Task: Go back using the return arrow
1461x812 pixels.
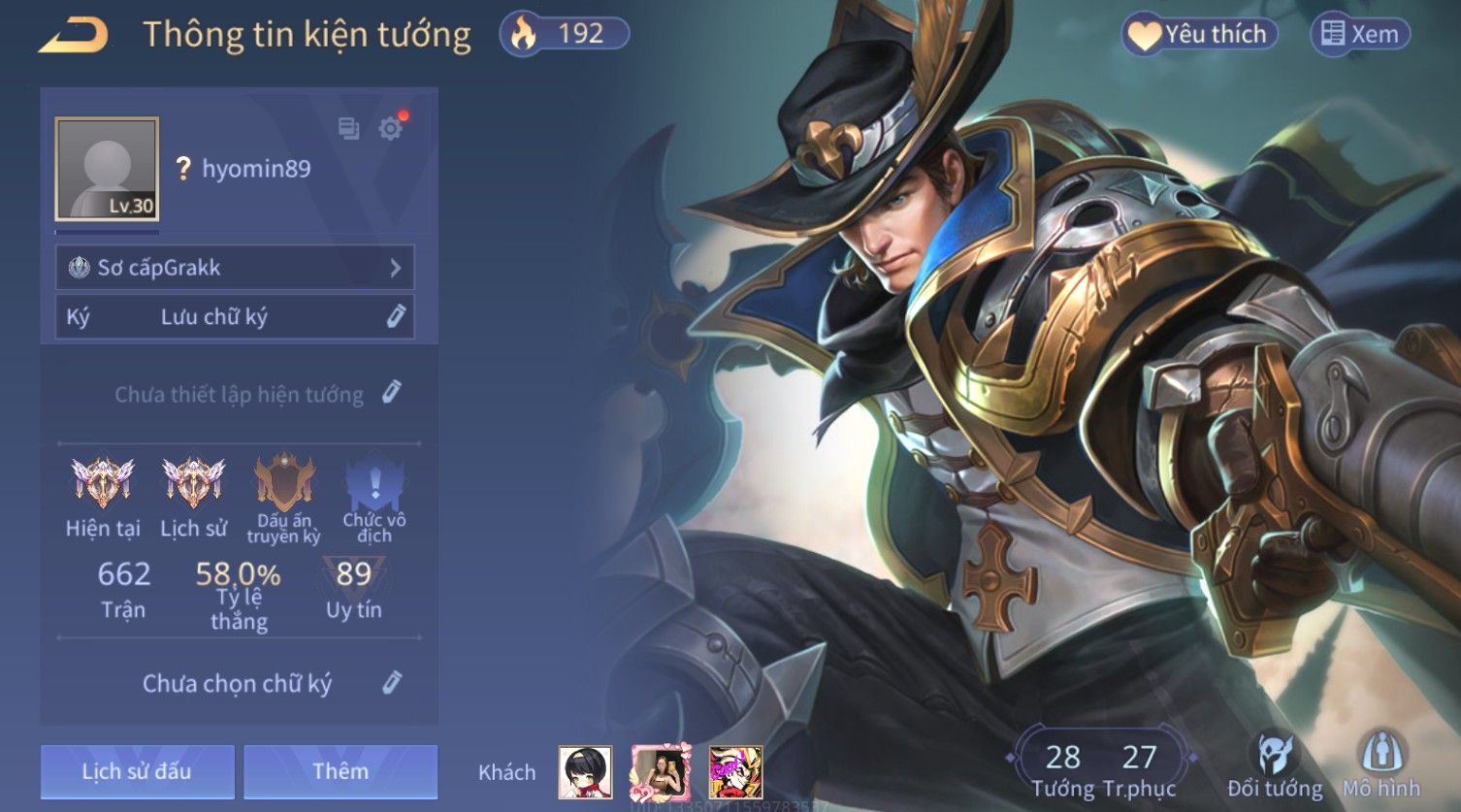Action: (74, 35)
